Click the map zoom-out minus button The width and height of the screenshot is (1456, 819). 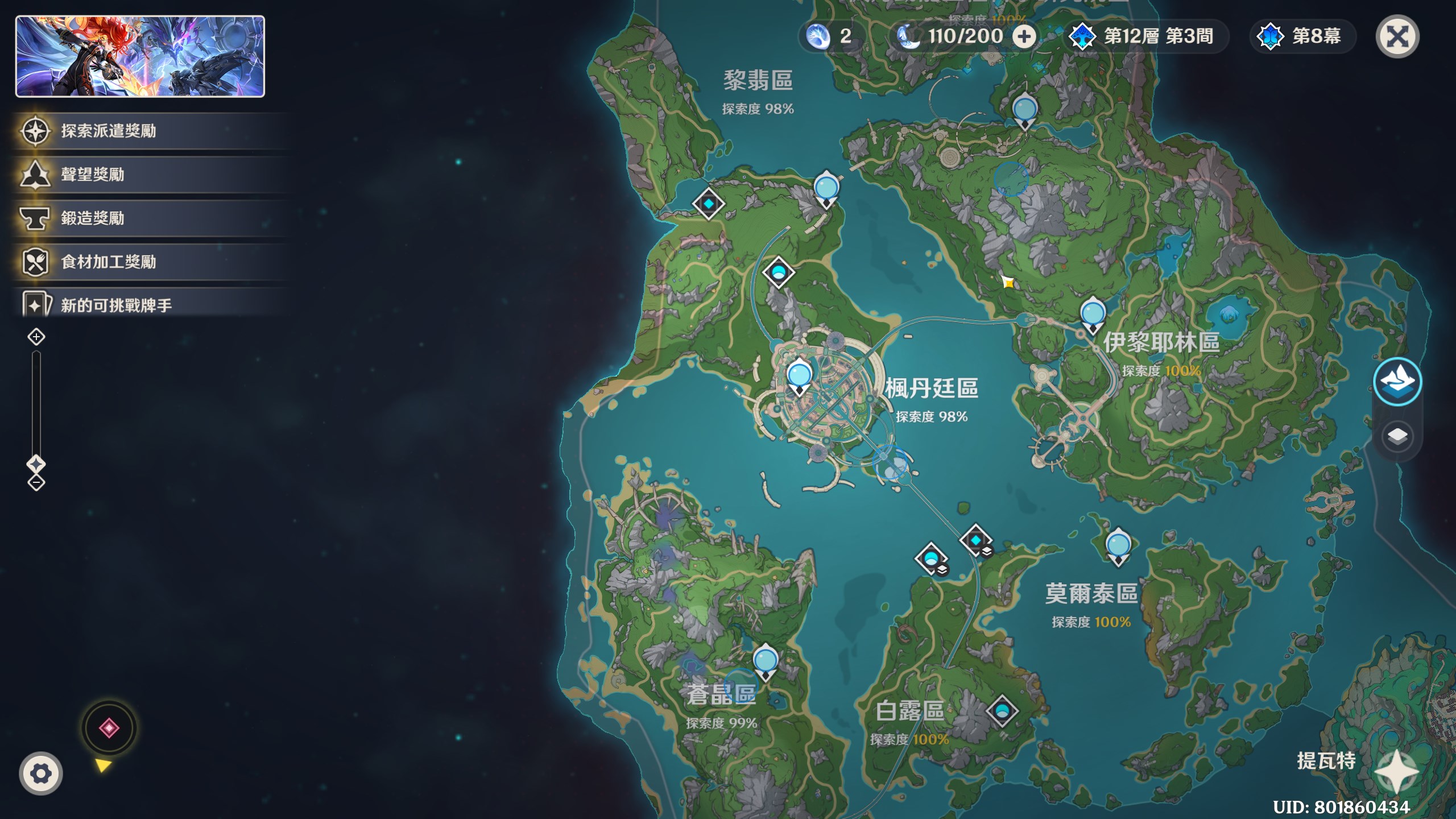pos(36,483)
